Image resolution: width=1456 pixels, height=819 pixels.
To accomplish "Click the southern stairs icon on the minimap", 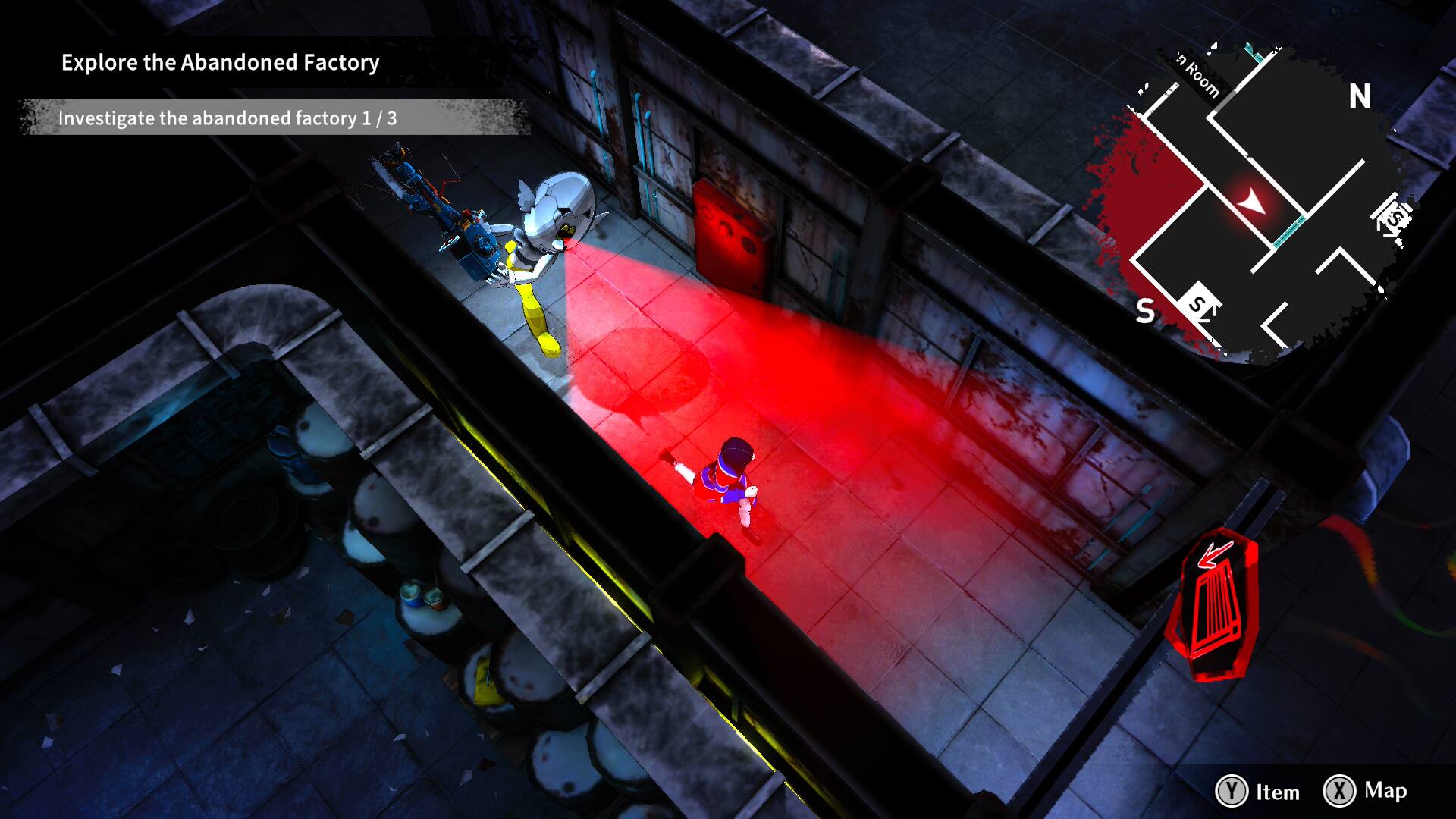I will (1199, 305).
